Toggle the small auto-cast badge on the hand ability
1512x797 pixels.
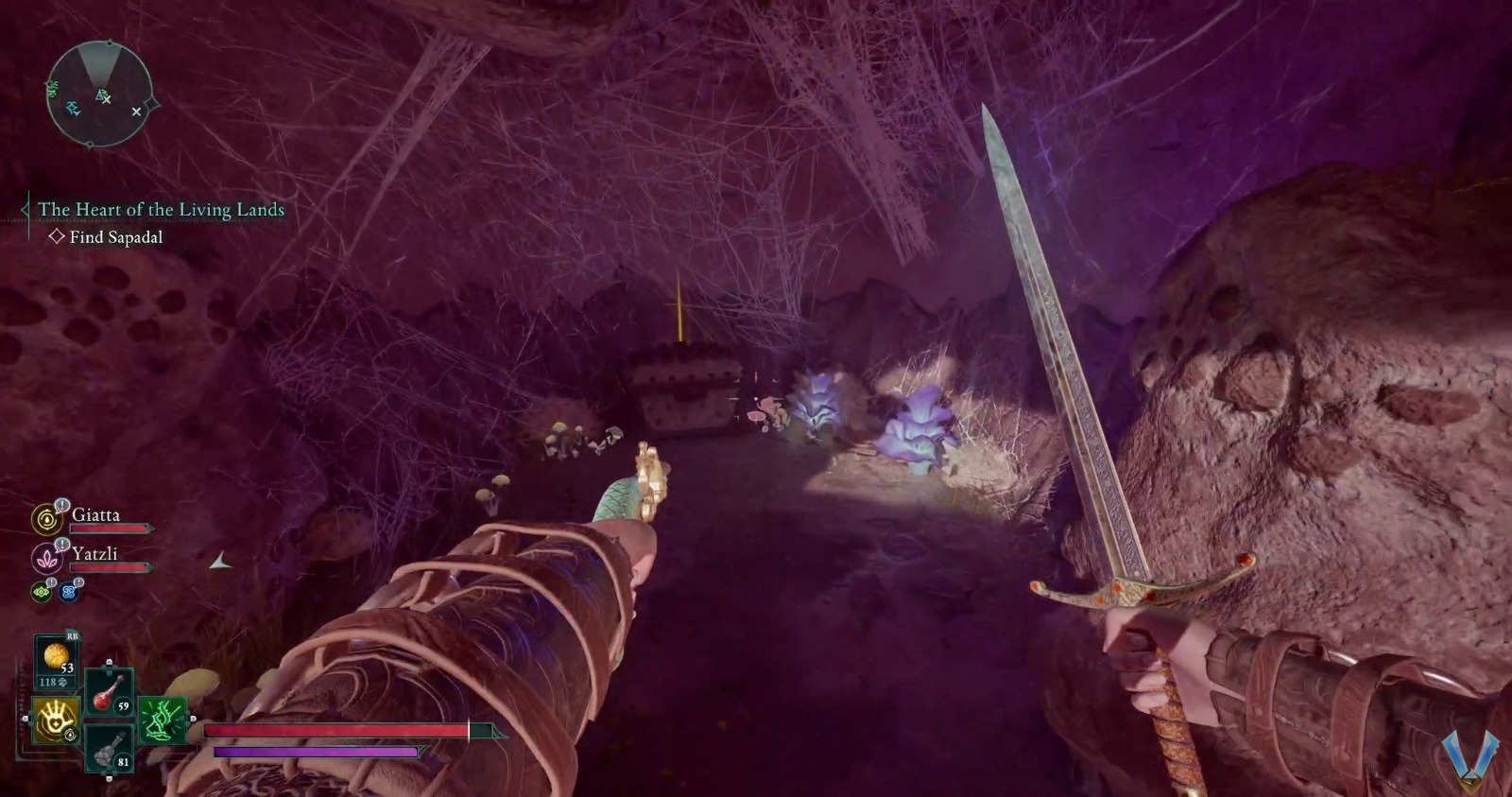(x=70, y=735)
